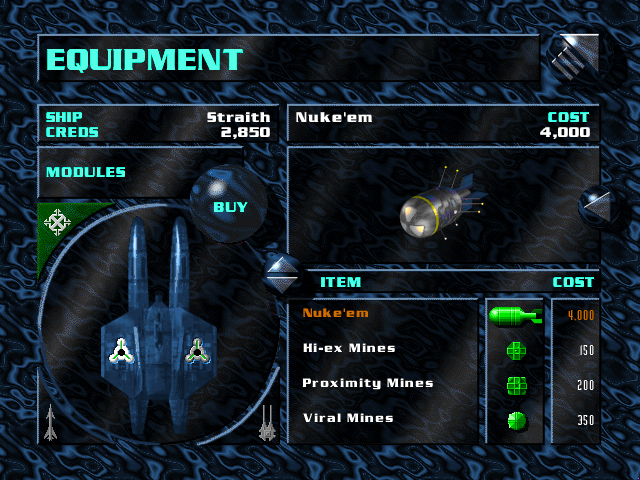640x480 pixels.
Task: Click the single missile icon below the ship
Action: (50, 421)
